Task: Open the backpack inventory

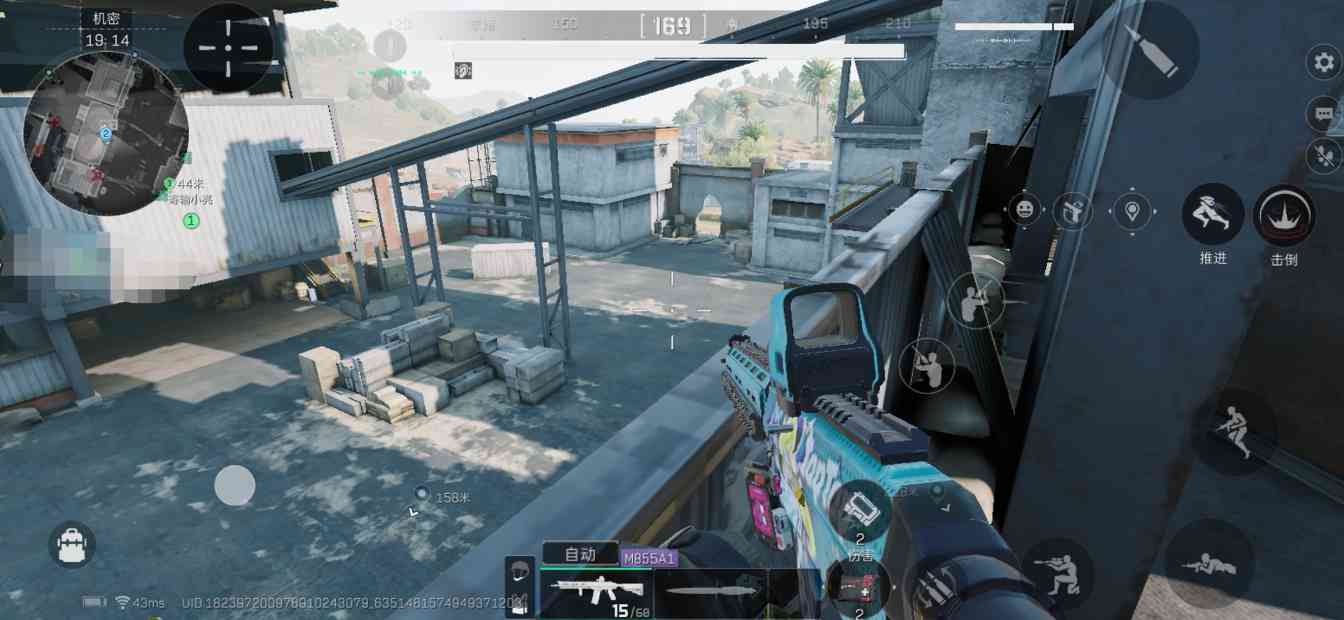Action: tap(72, 545)
